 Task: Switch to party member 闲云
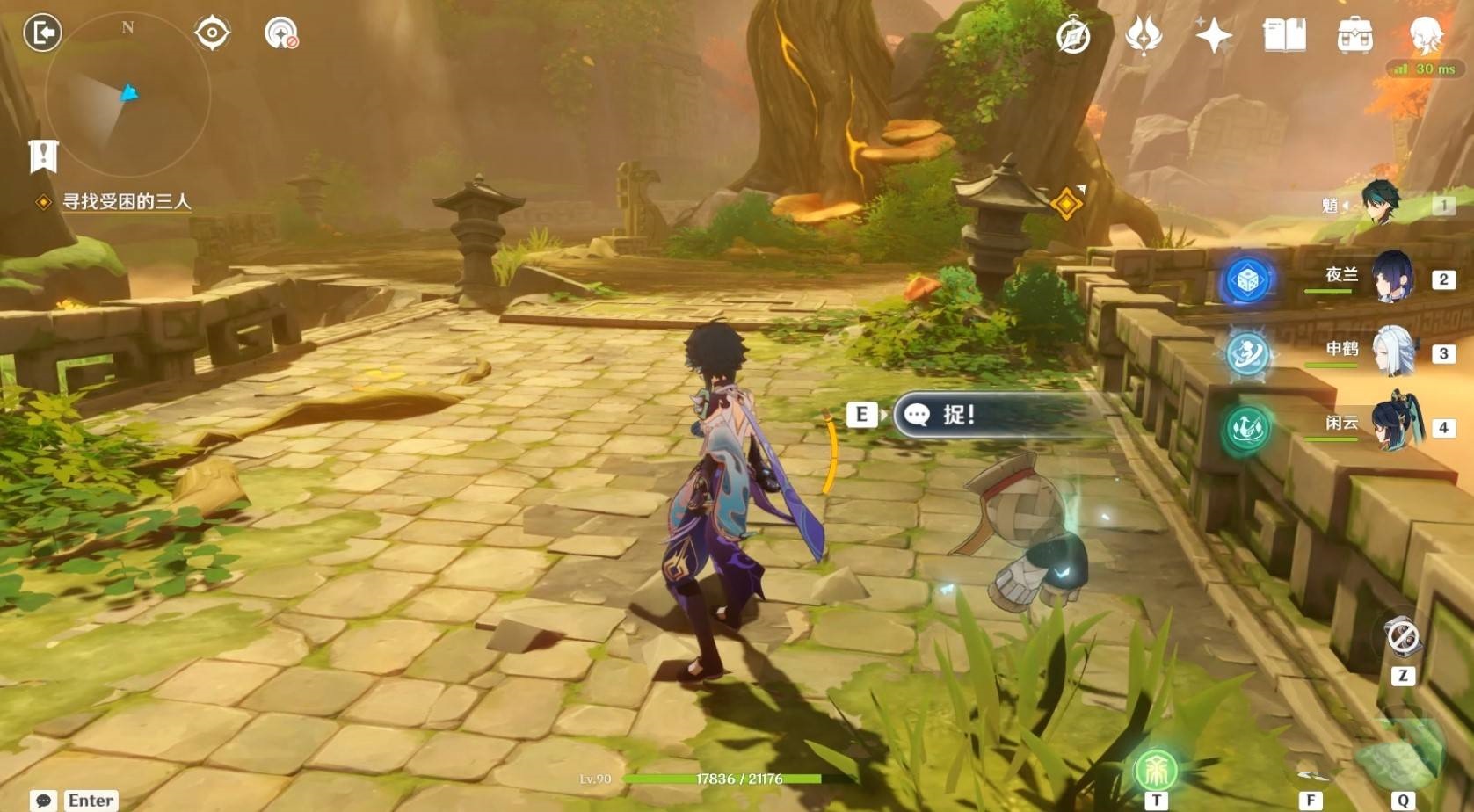tap(1392, 425)
